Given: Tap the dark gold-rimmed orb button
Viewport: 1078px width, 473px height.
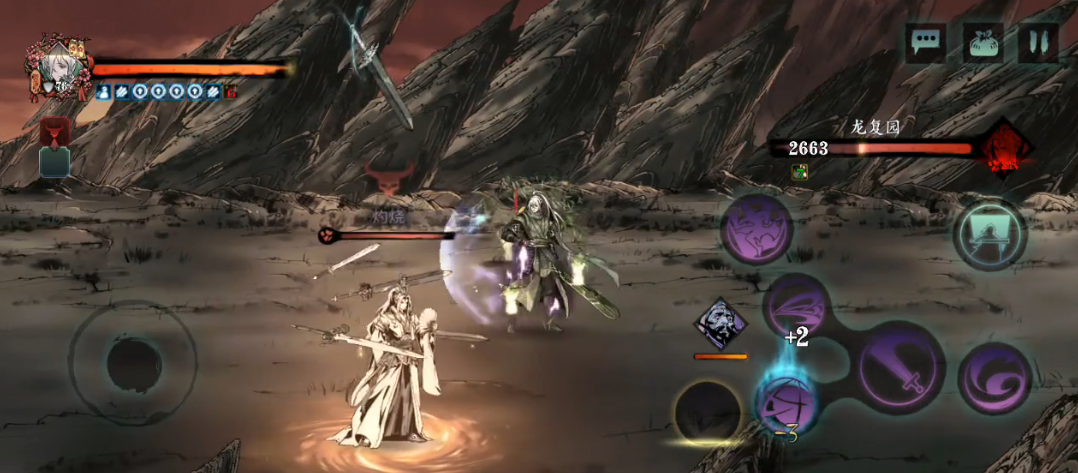Looking at the screenshot, I should (x=707, y=412).
